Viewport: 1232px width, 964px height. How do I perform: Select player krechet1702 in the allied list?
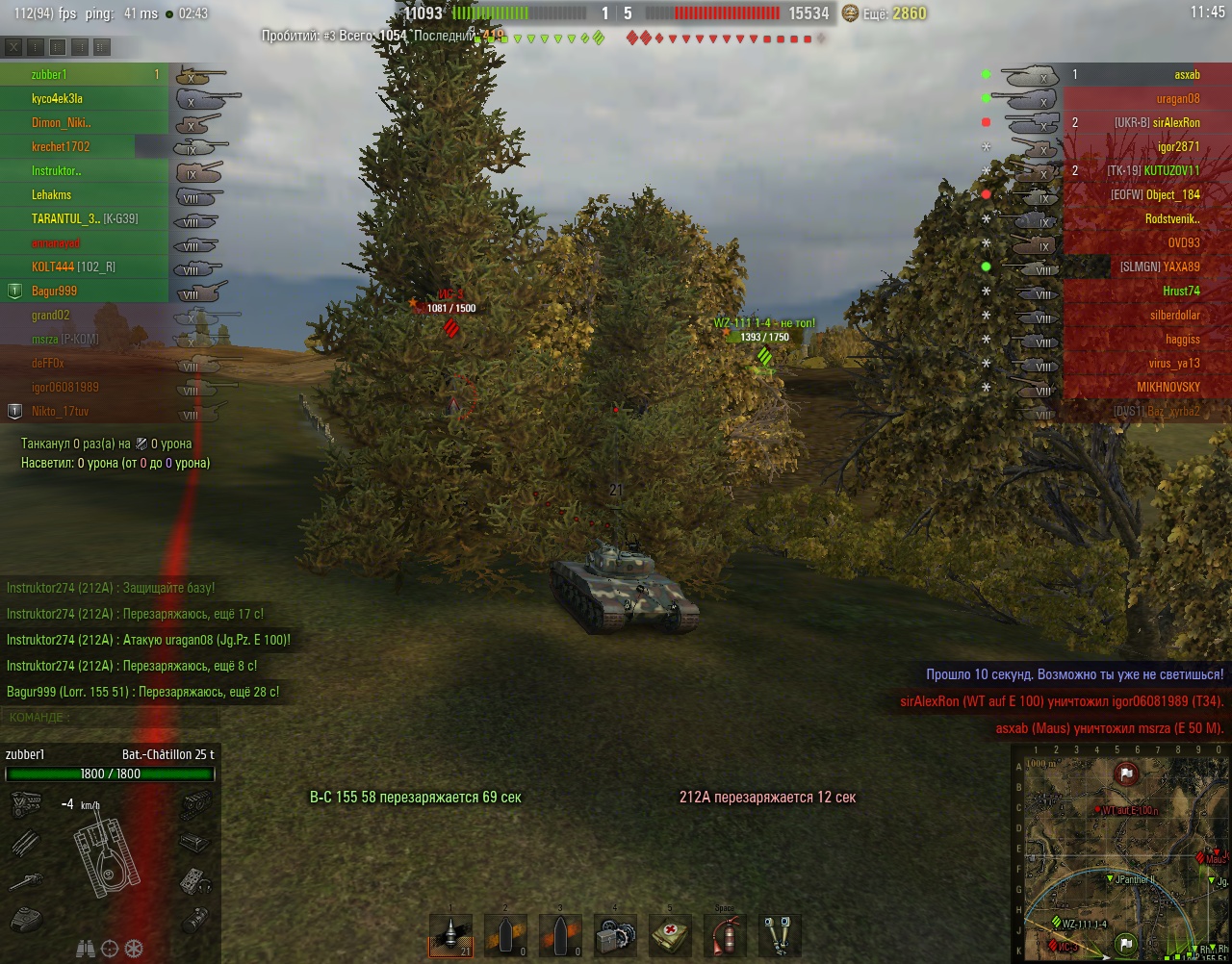[x=61, y=147]
